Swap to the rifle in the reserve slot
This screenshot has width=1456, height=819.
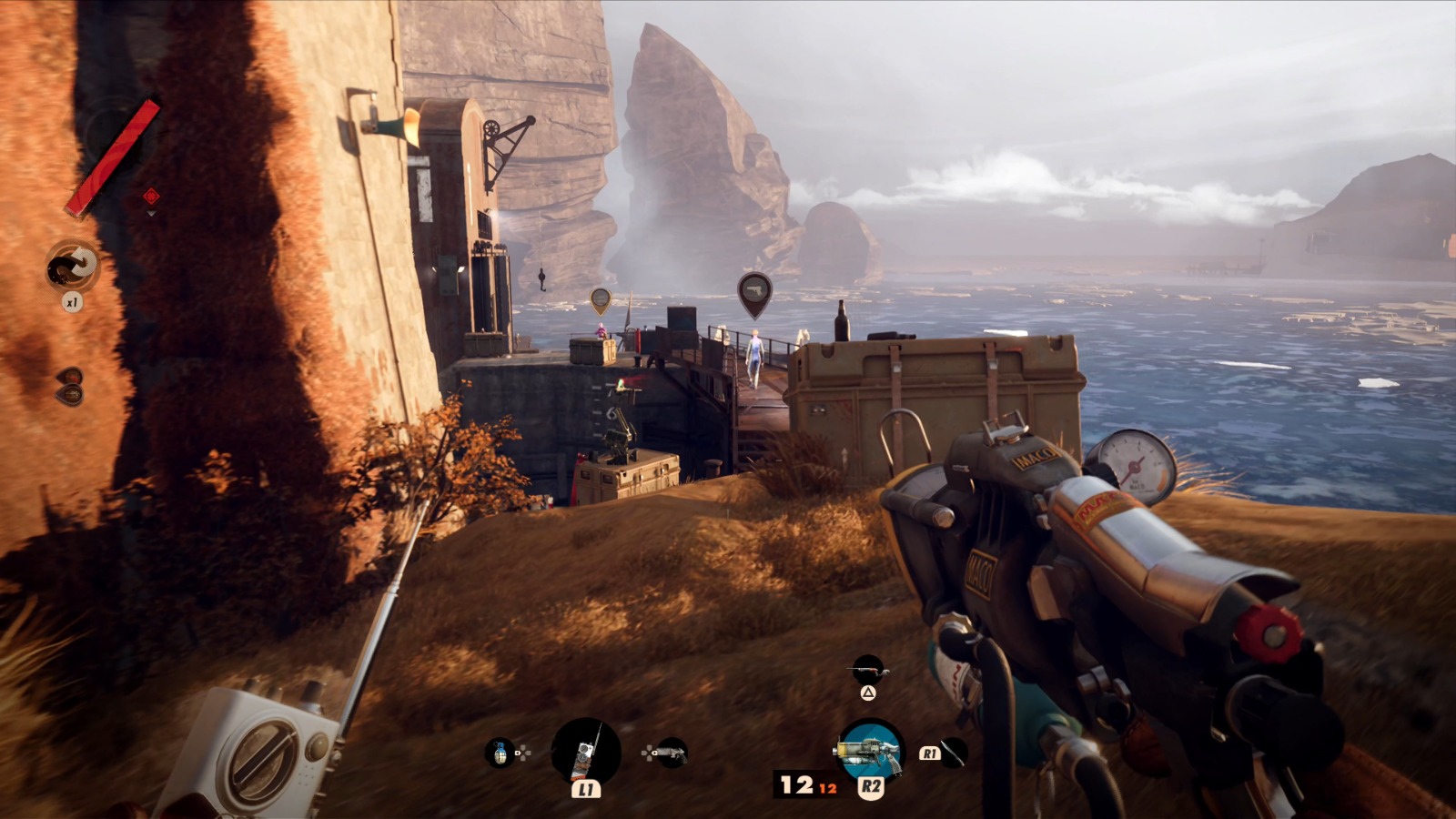(x=868, y=671)
